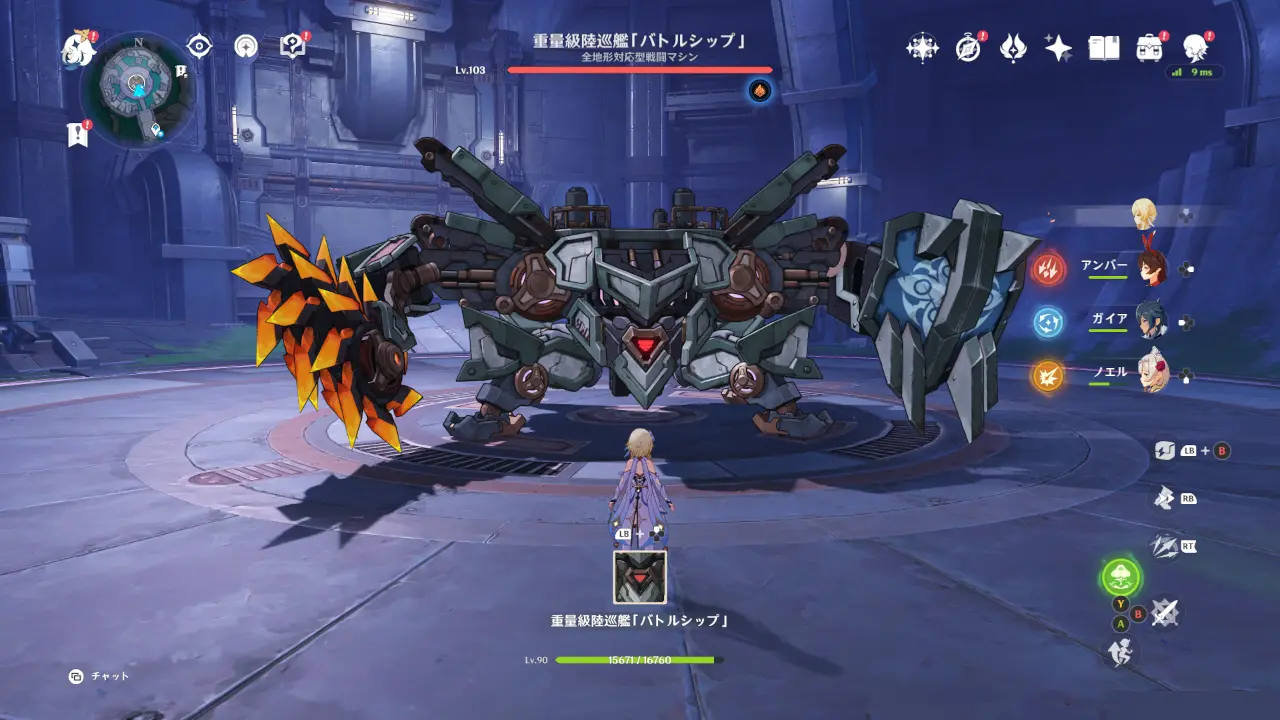This screenshot has height=720, width=1280.
Task: Open the question-mark speech bubble icon
Action: [x=292, y=46]
